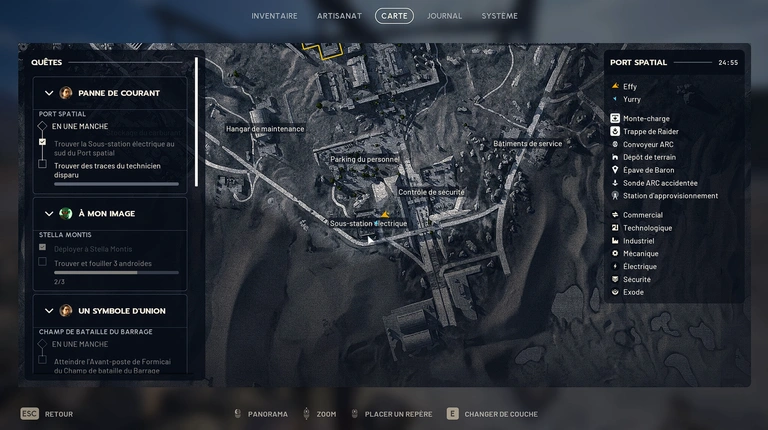Click the Changer de couche option
768x430 pixels.
(x=500, y=414)
